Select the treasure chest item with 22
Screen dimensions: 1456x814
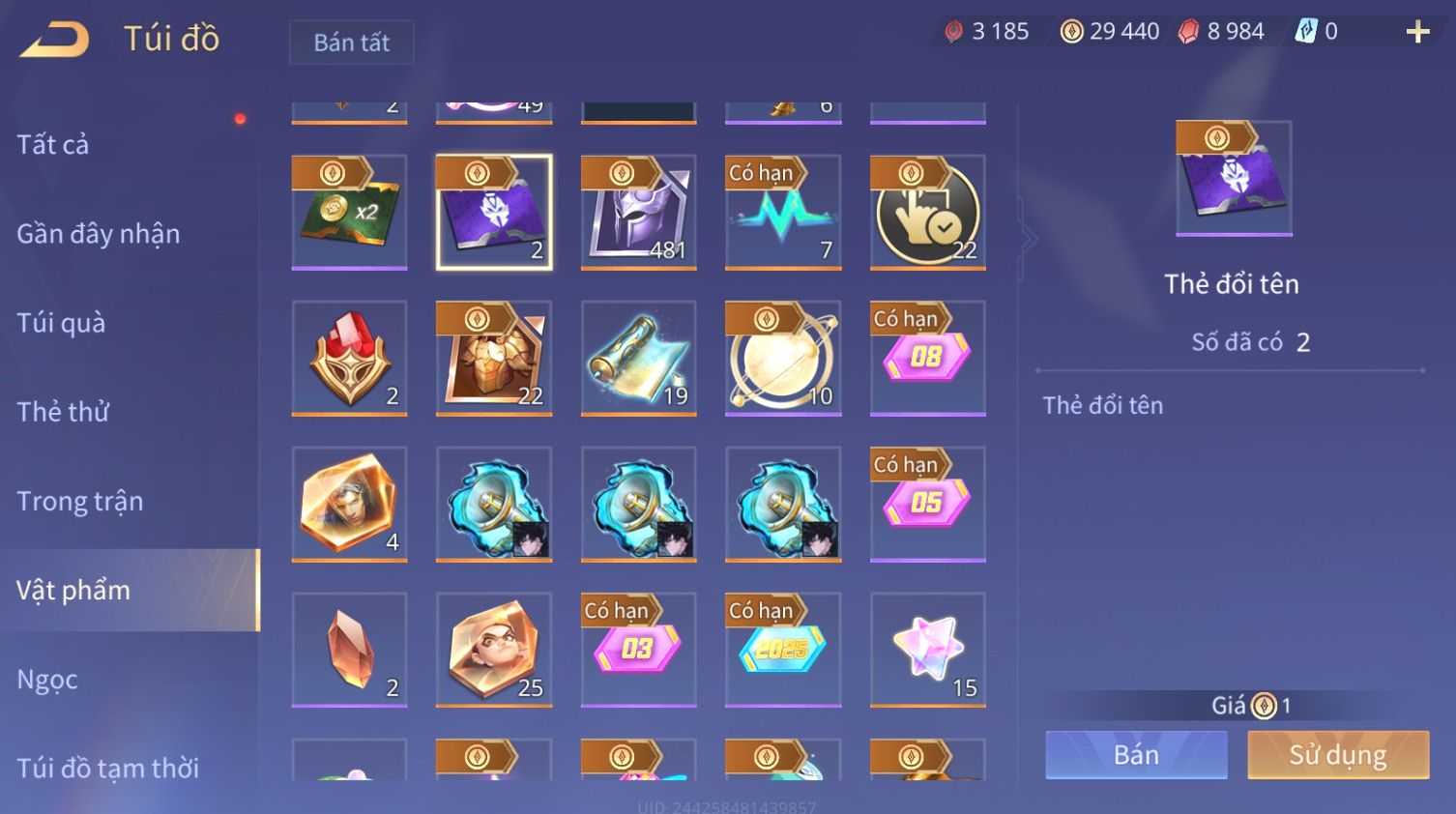[494, 358]
